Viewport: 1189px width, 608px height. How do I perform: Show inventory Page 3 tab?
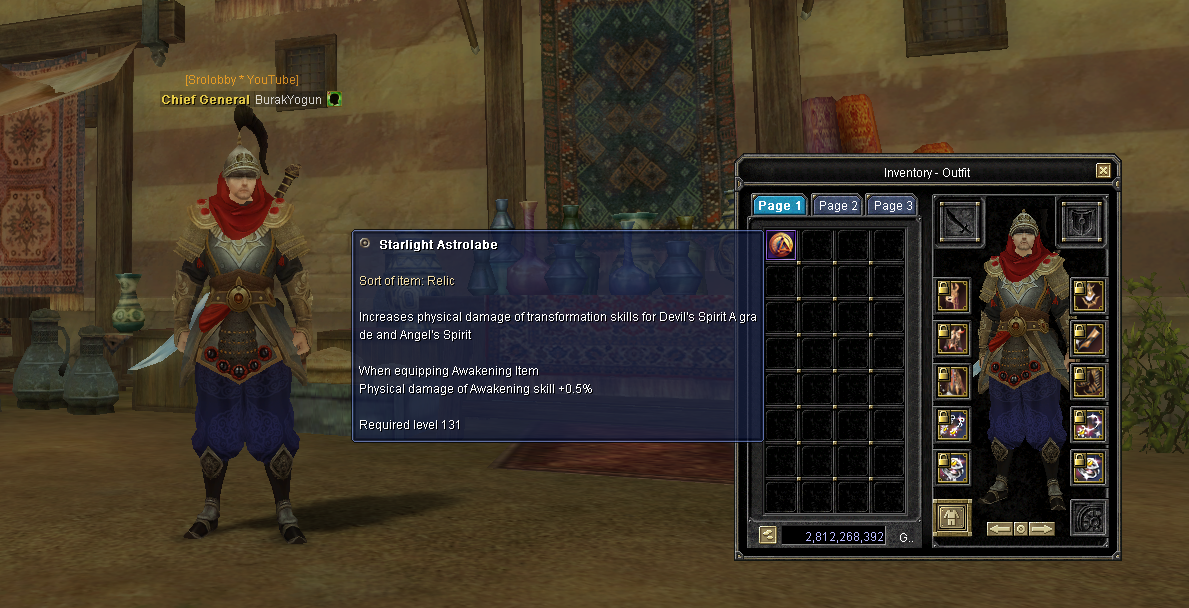893,206
